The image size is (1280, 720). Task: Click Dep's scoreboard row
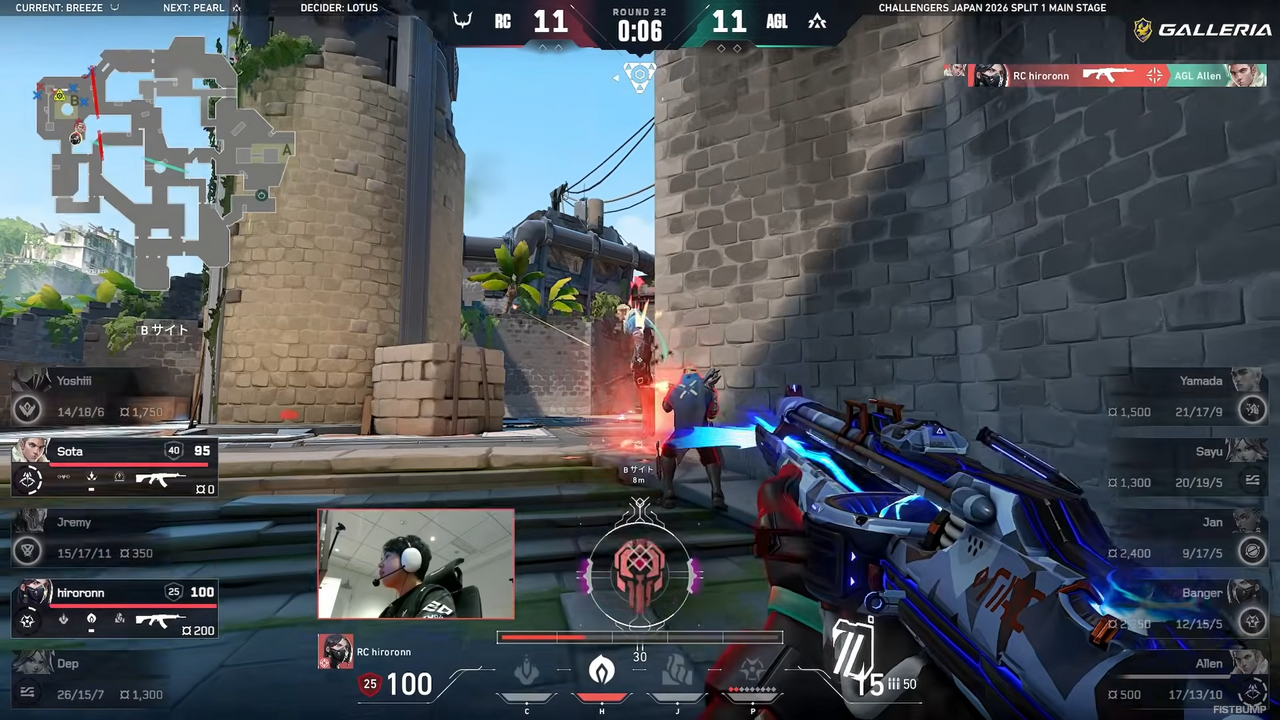point(100,679)
